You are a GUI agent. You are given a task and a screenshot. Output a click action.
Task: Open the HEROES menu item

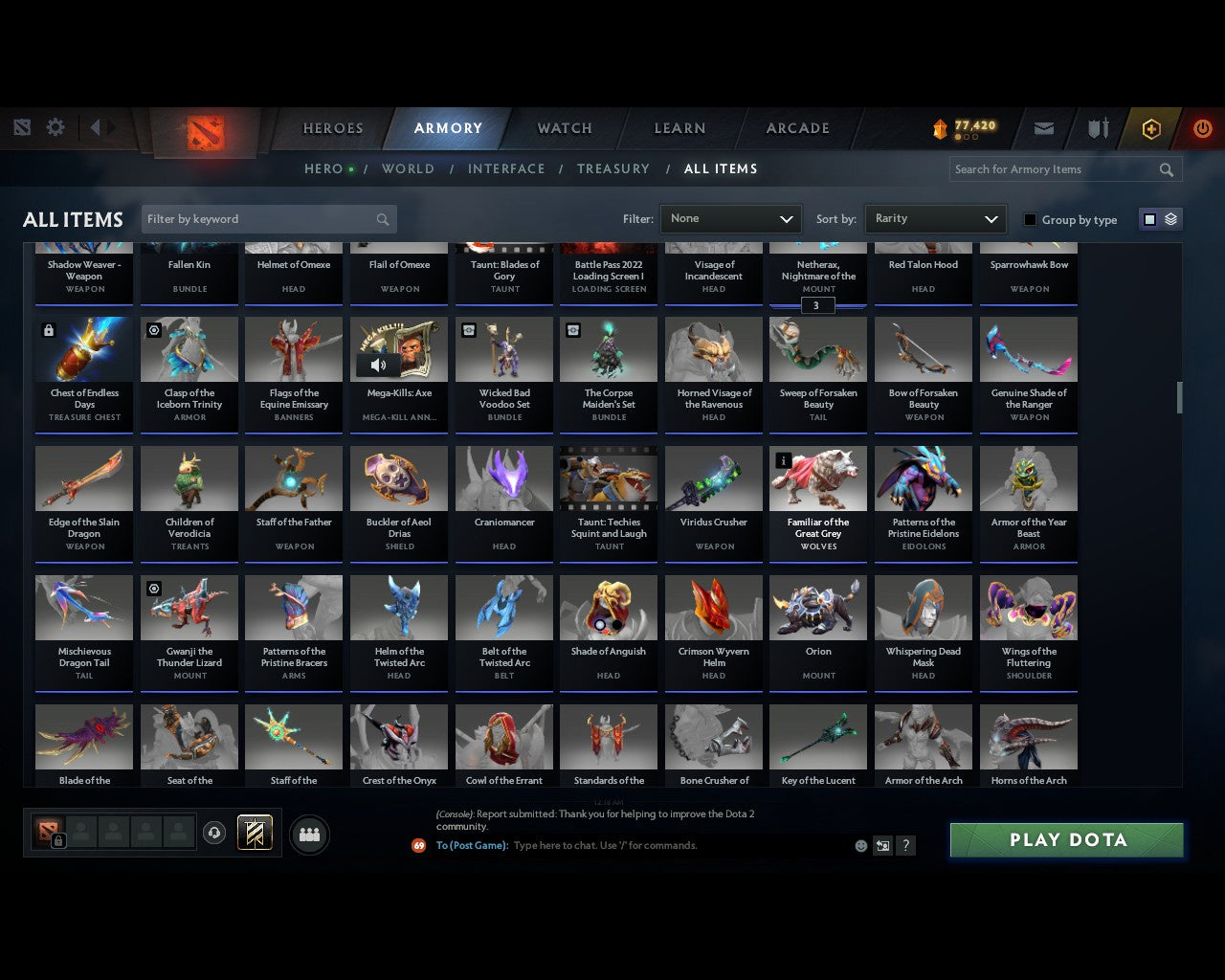332,128
